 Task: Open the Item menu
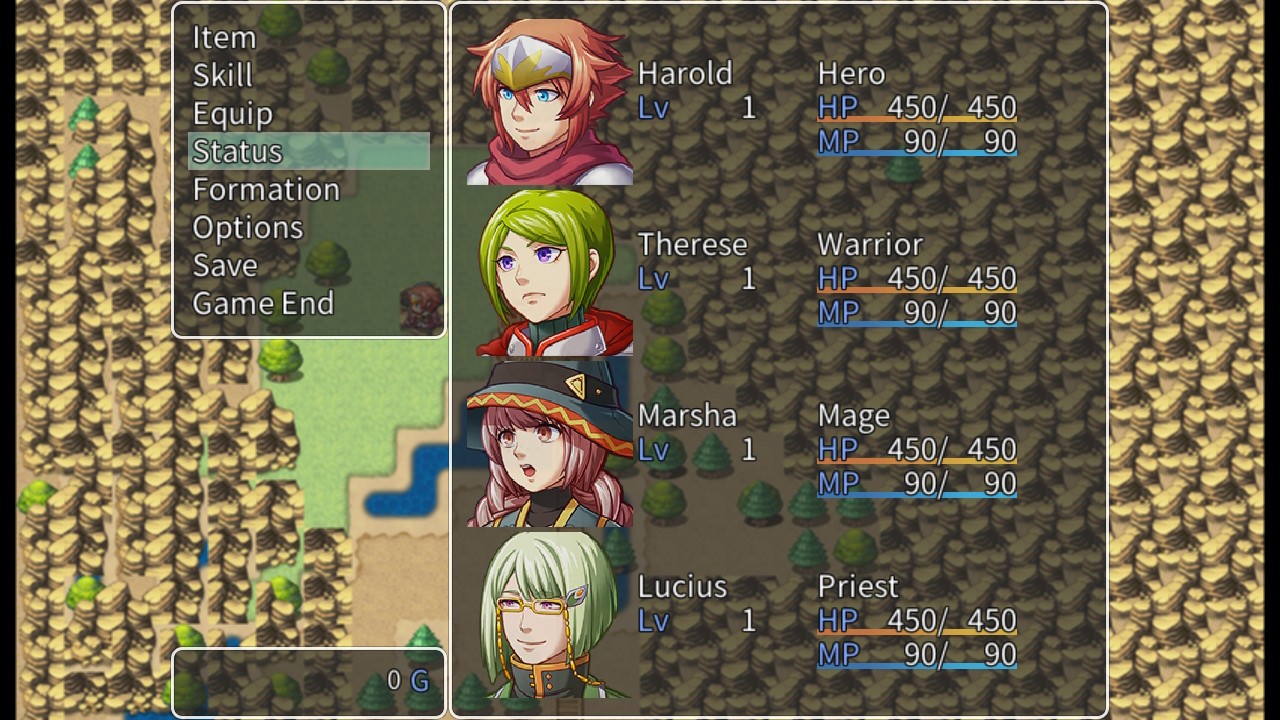tap(222, 38)
